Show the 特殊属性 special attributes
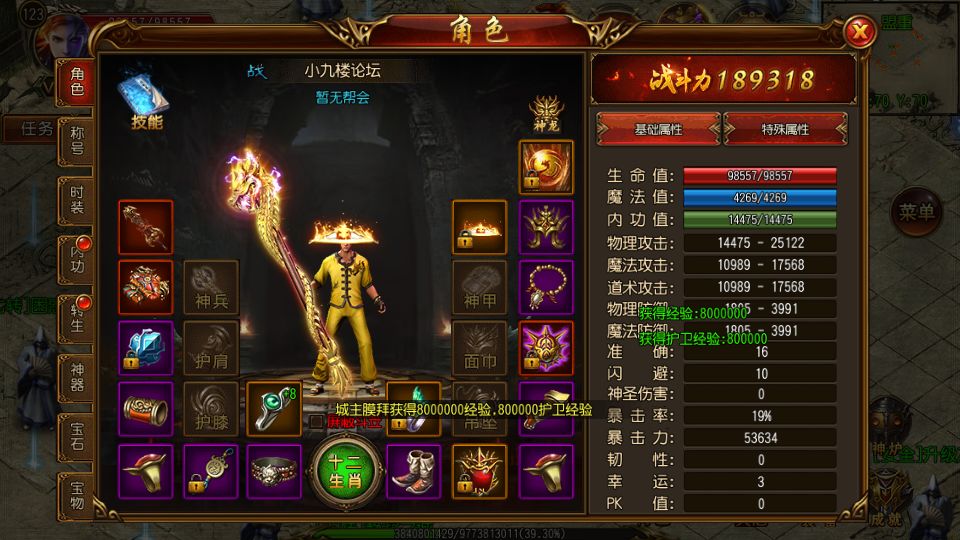The height and width of the screenshot is (540, 960). (x=785, y=129)
